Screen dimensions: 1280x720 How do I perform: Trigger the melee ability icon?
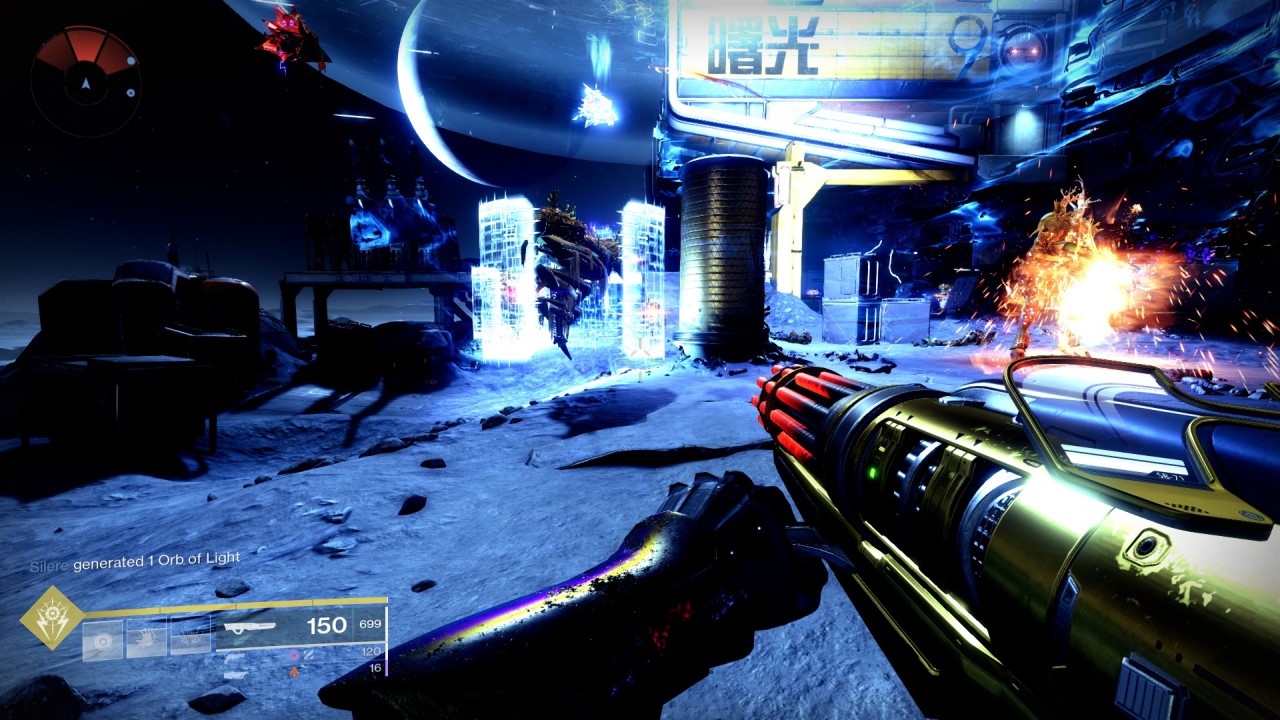[x=146, y=639]
